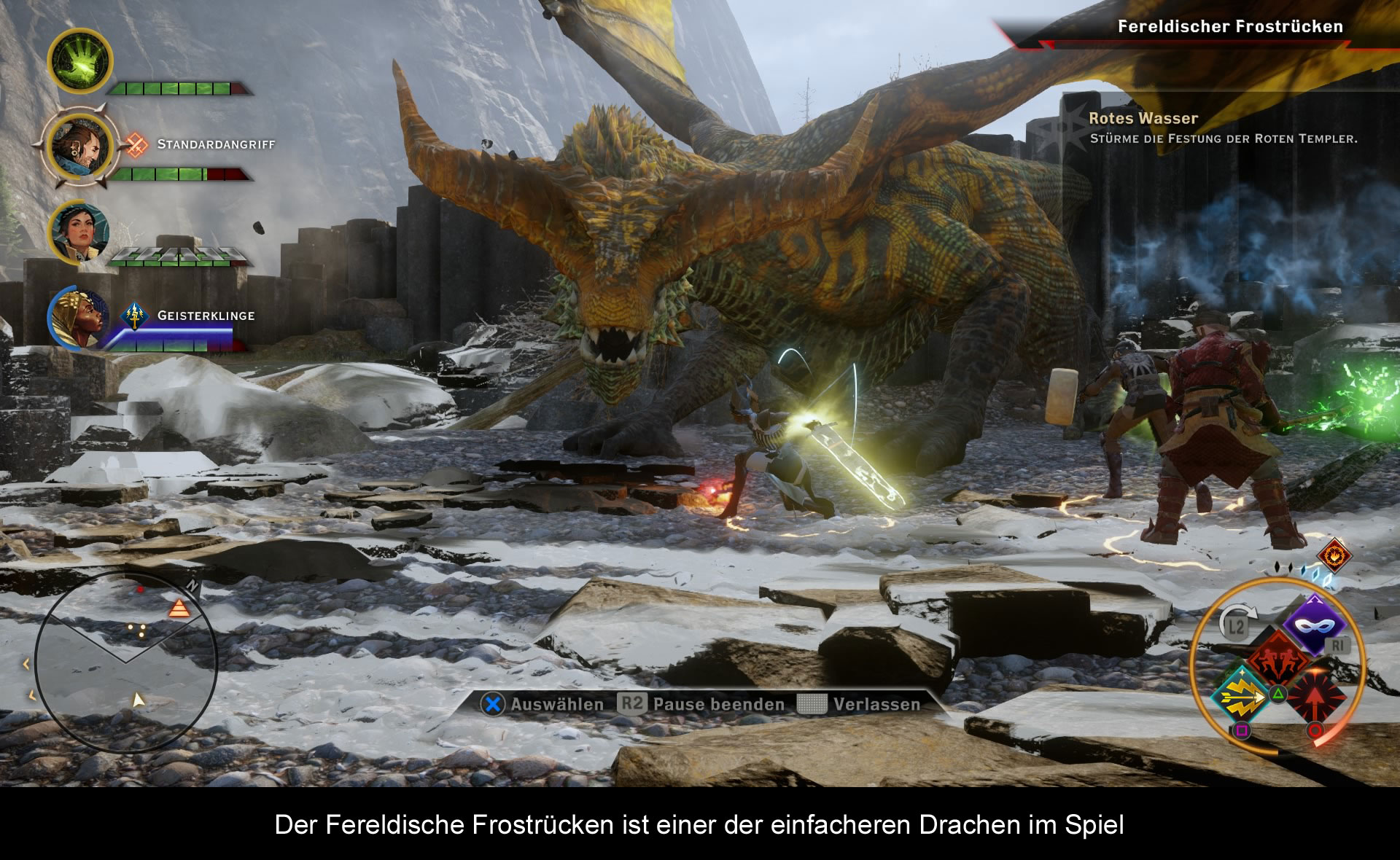Click the Geisterklinge spirit blade icon

tap(135, 316)
